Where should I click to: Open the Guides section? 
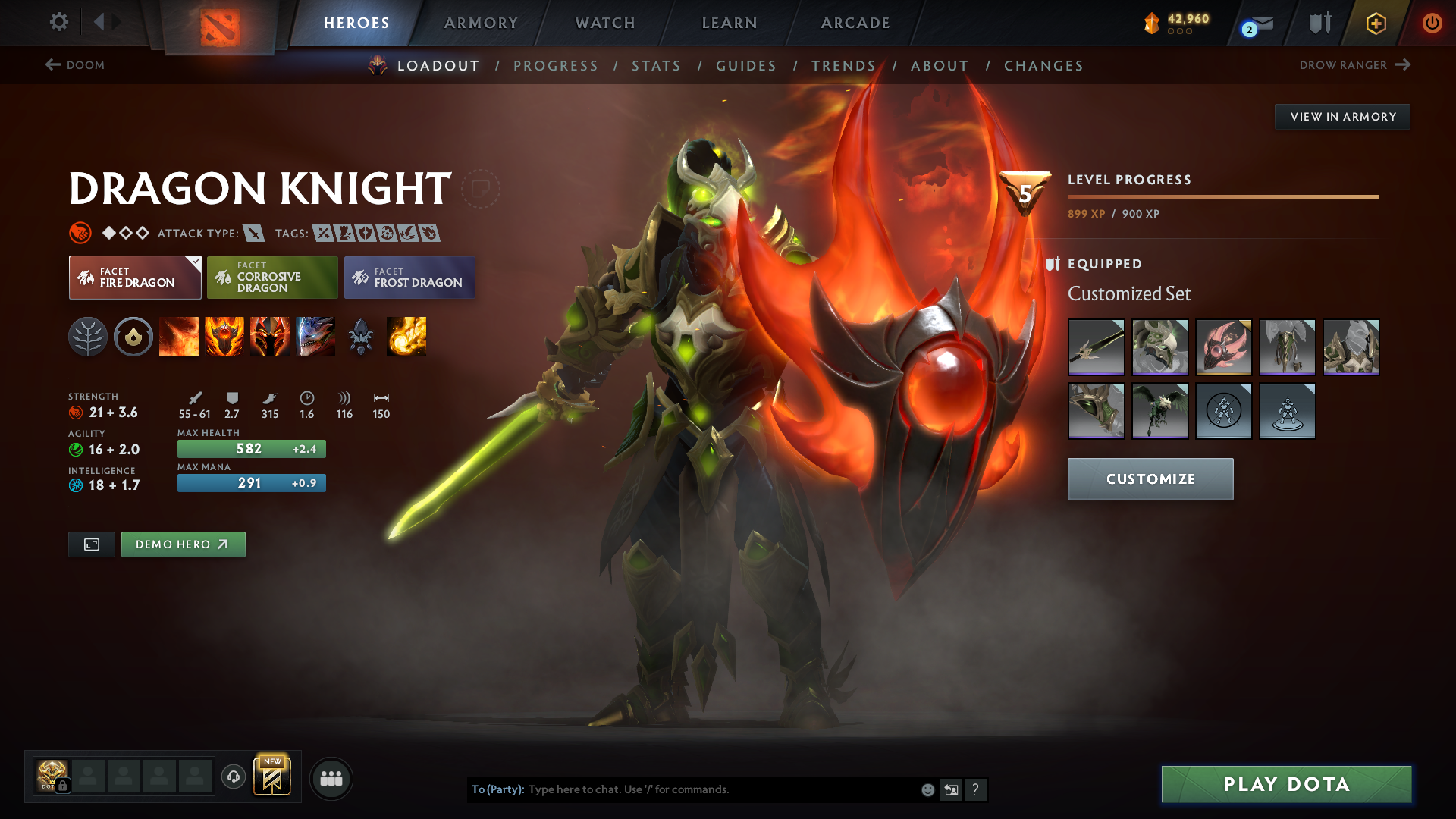pos(746,66)
